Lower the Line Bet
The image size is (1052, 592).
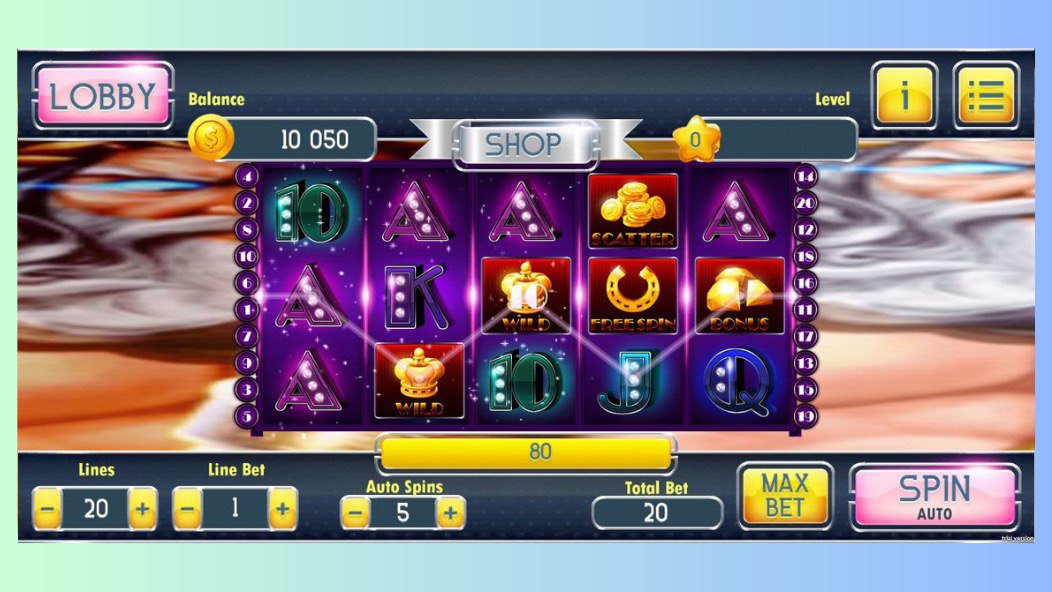pyautogui.click(x=187, y=510)
